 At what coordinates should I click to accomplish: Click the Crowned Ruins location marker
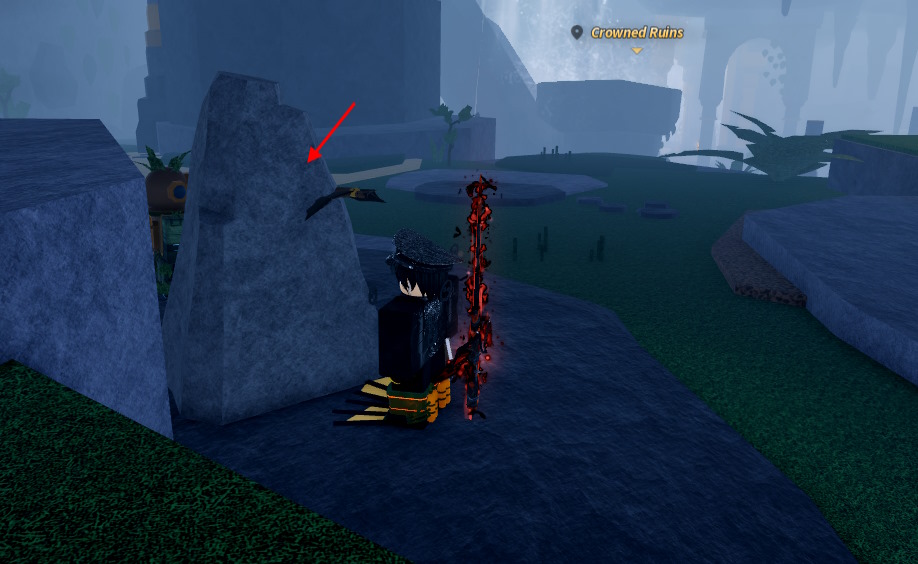(577, 33)
